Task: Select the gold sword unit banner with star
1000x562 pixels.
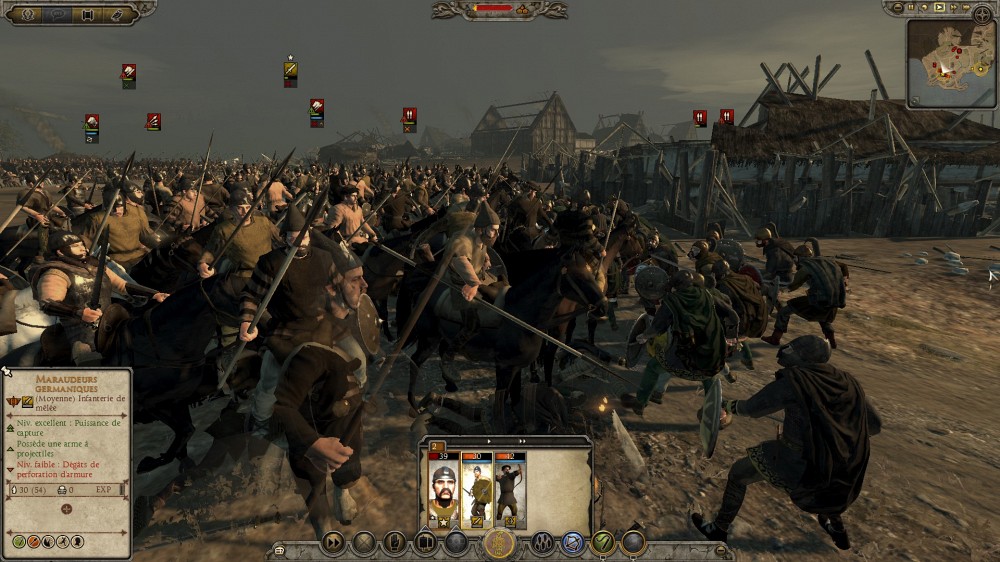Action: pyautogui.click(x=290, y=70)
